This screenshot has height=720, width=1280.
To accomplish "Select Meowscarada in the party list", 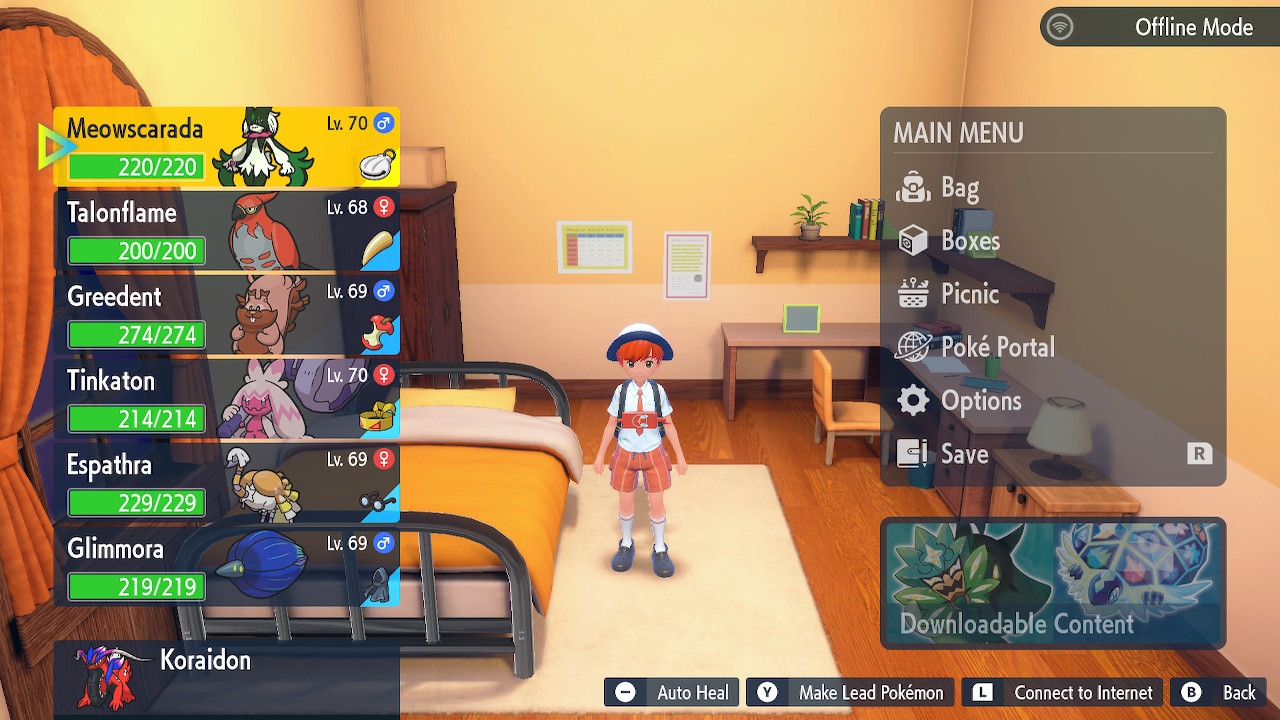I will tap(228, 148).
